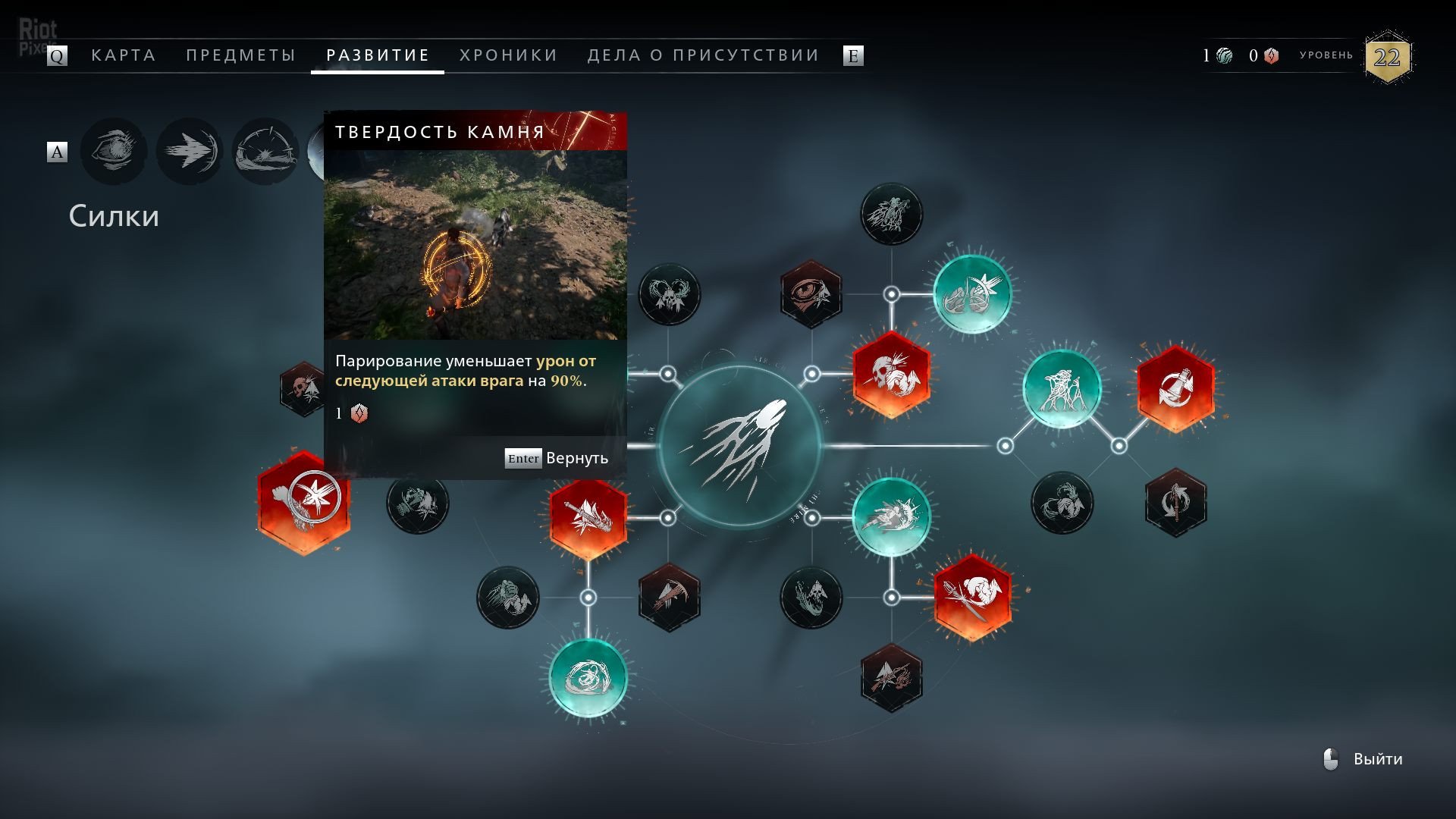Select the highlighted Твердость камня red hexagon
This screenshot has width=1456, height=819.
[304, 501]
